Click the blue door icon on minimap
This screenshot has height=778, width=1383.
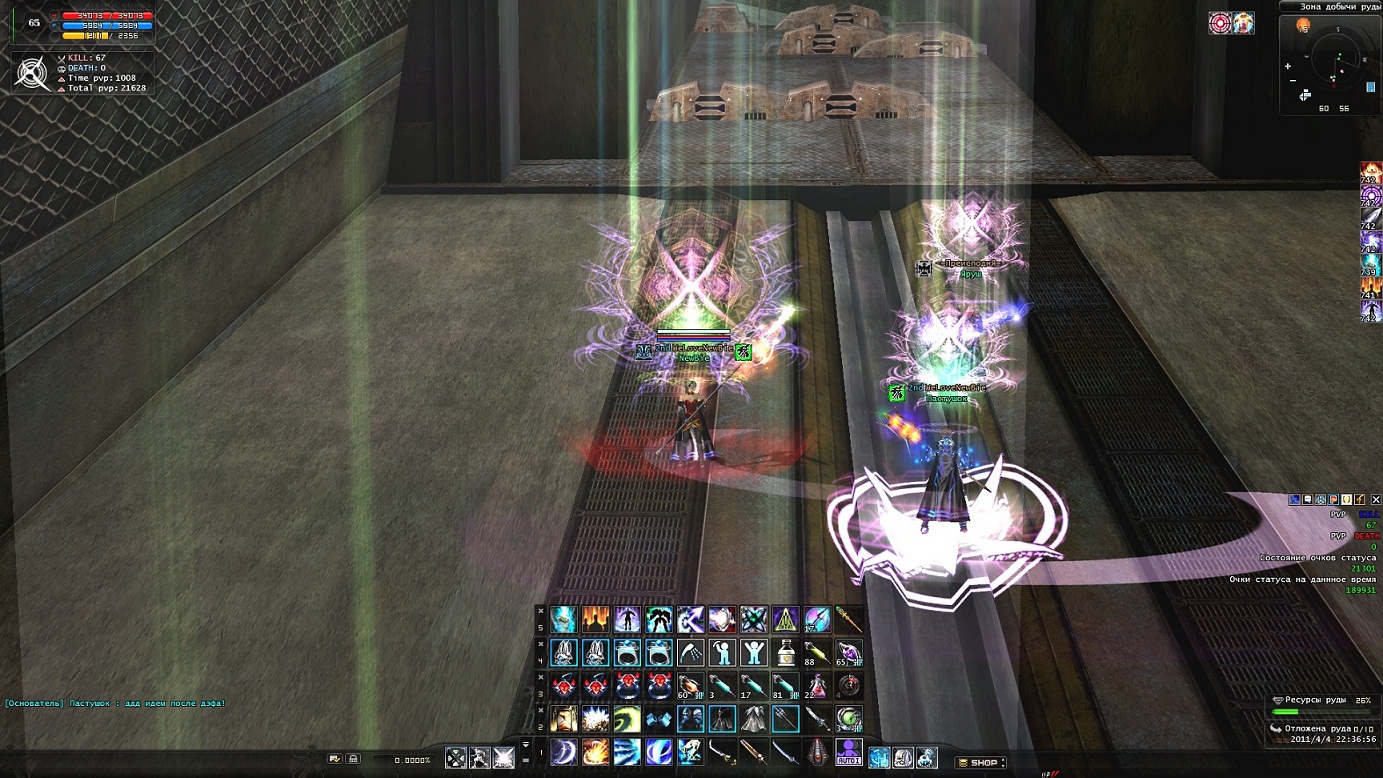pos(1370,88)
